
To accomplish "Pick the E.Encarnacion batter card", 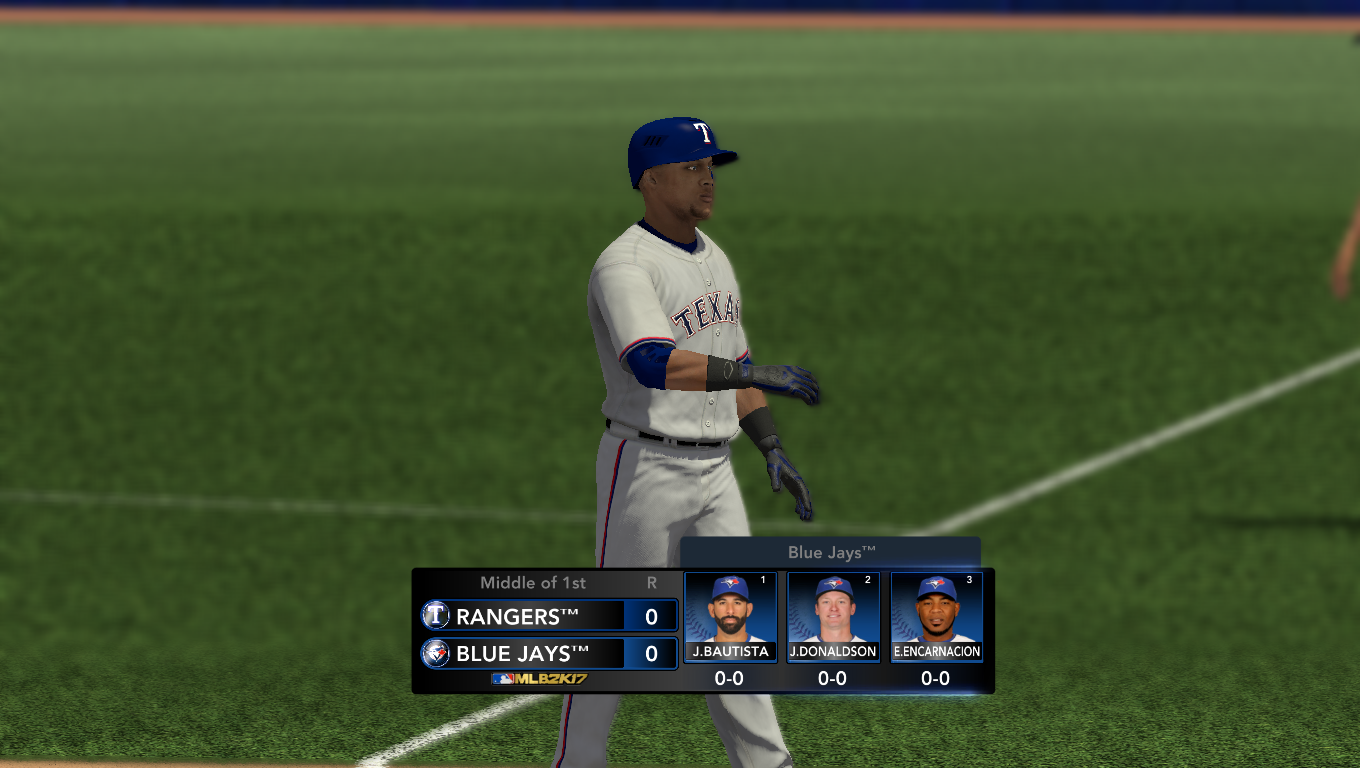I will click(936, 617).
